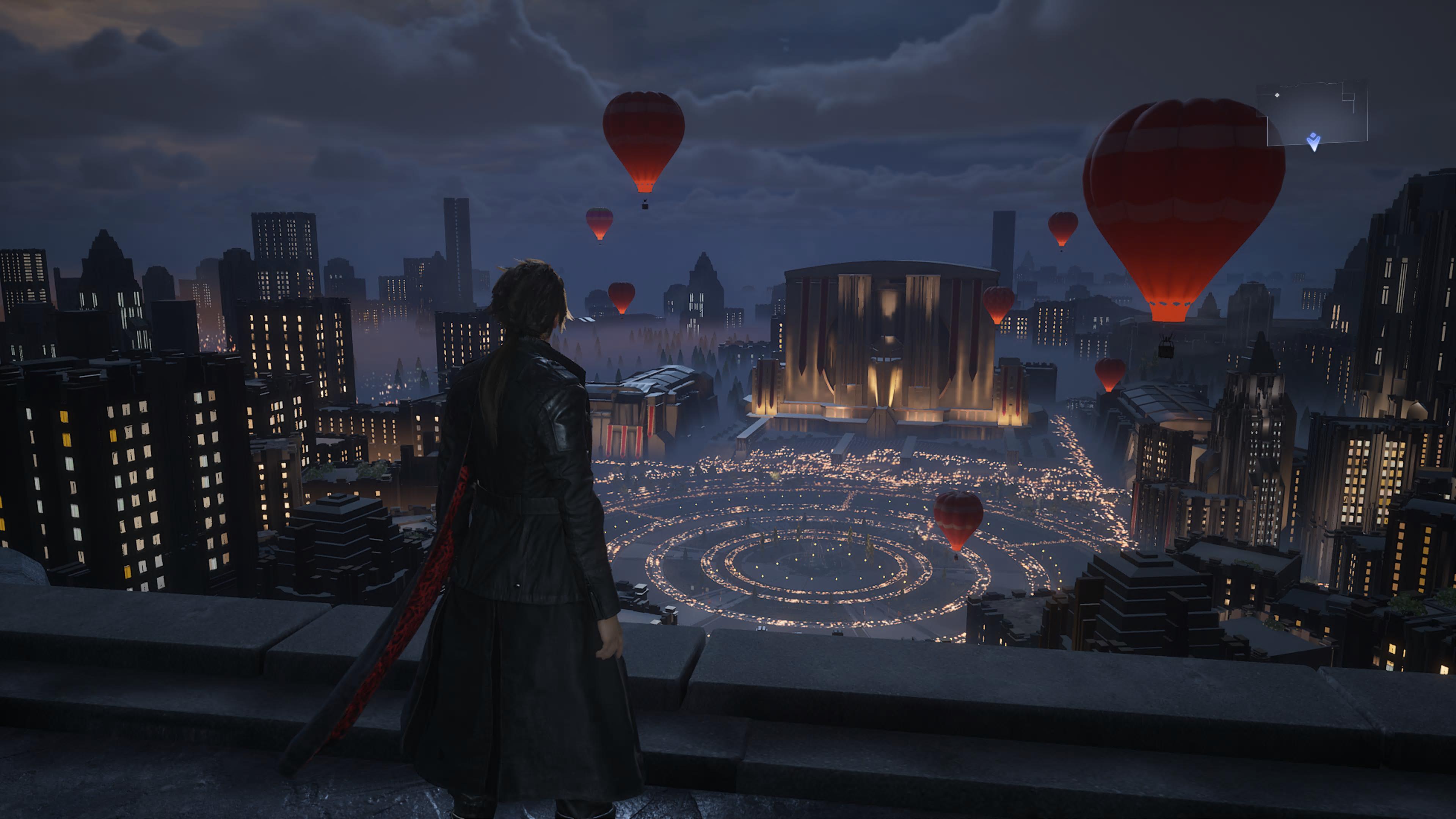Select the blue player arrow on the minimap
1456x819 pixels.
pos(1313,141)
